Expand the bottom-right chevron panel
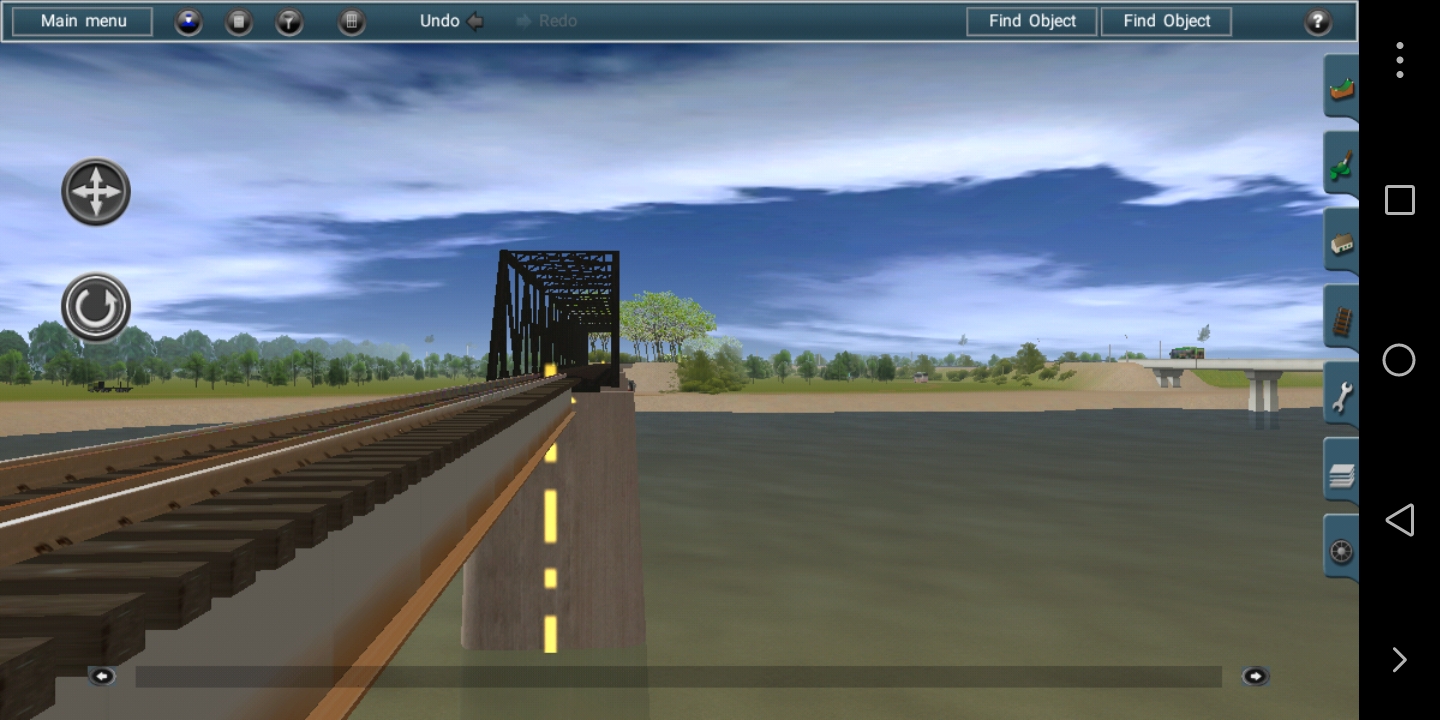 [1399, 659]
